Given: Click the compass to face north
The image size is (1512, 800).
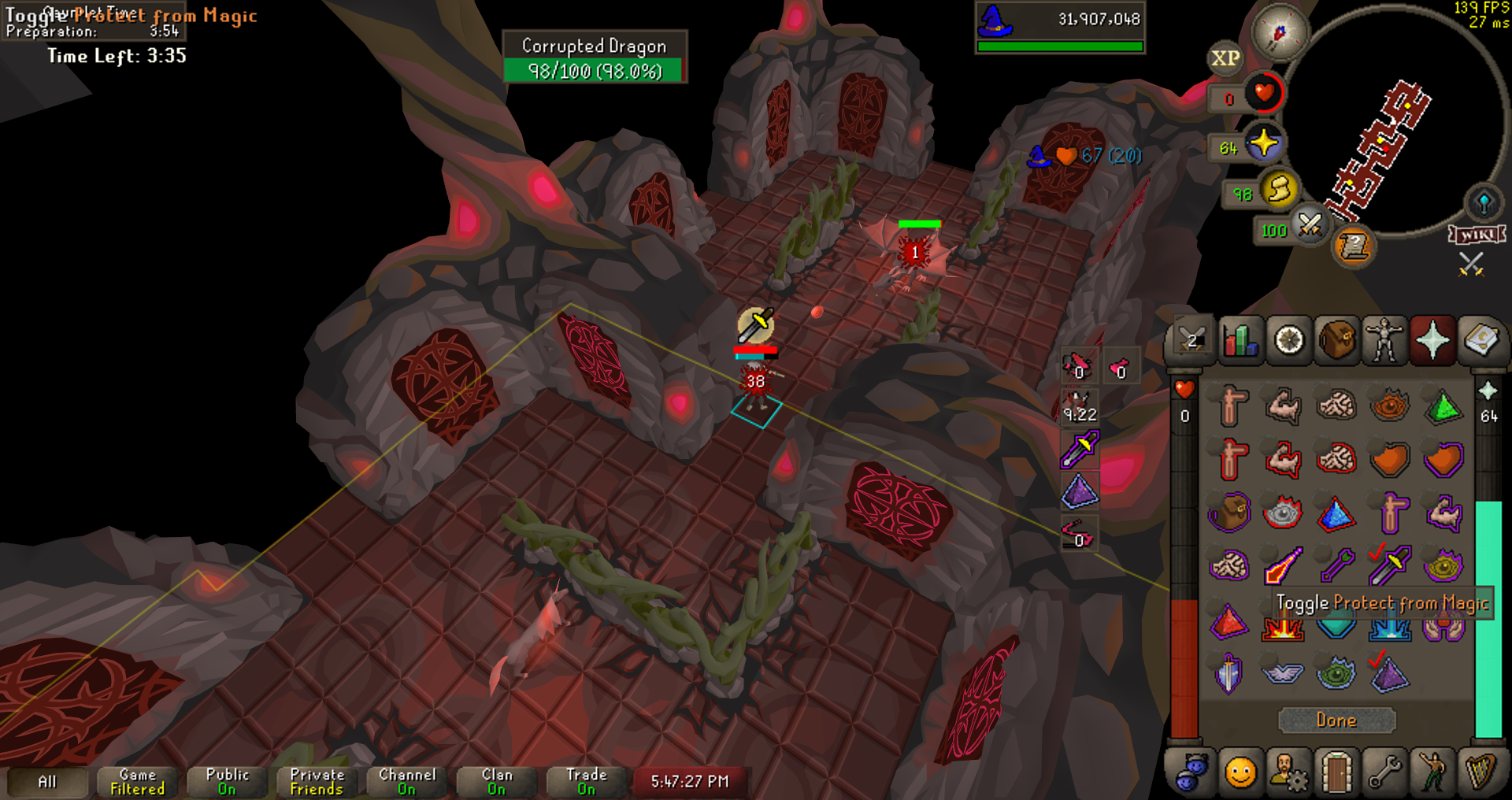Looking at the screenshot, I should pos(1279,32).
